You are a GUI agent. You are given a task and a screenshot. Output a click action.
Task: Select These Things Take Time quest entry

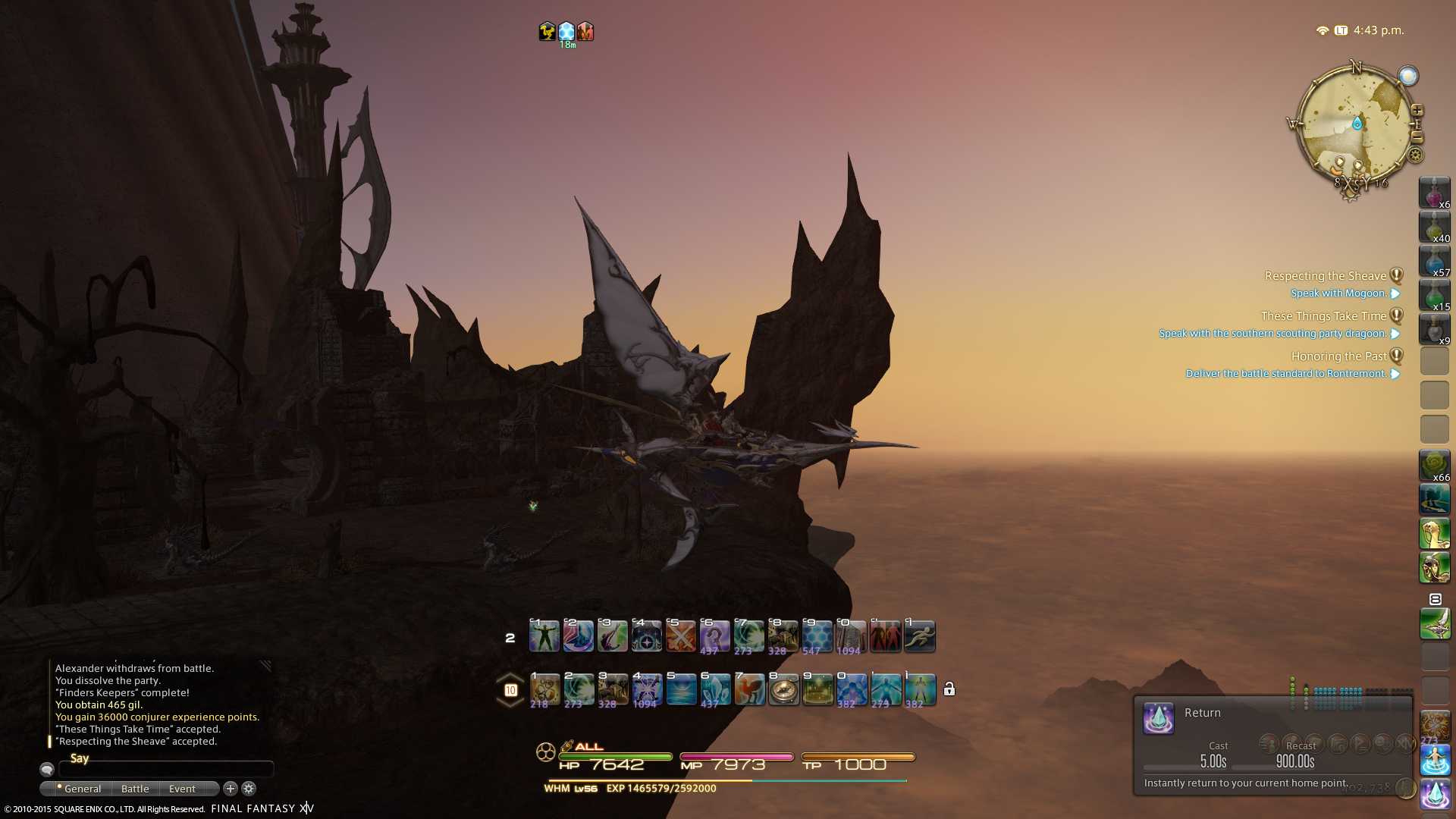point(1323,316)
